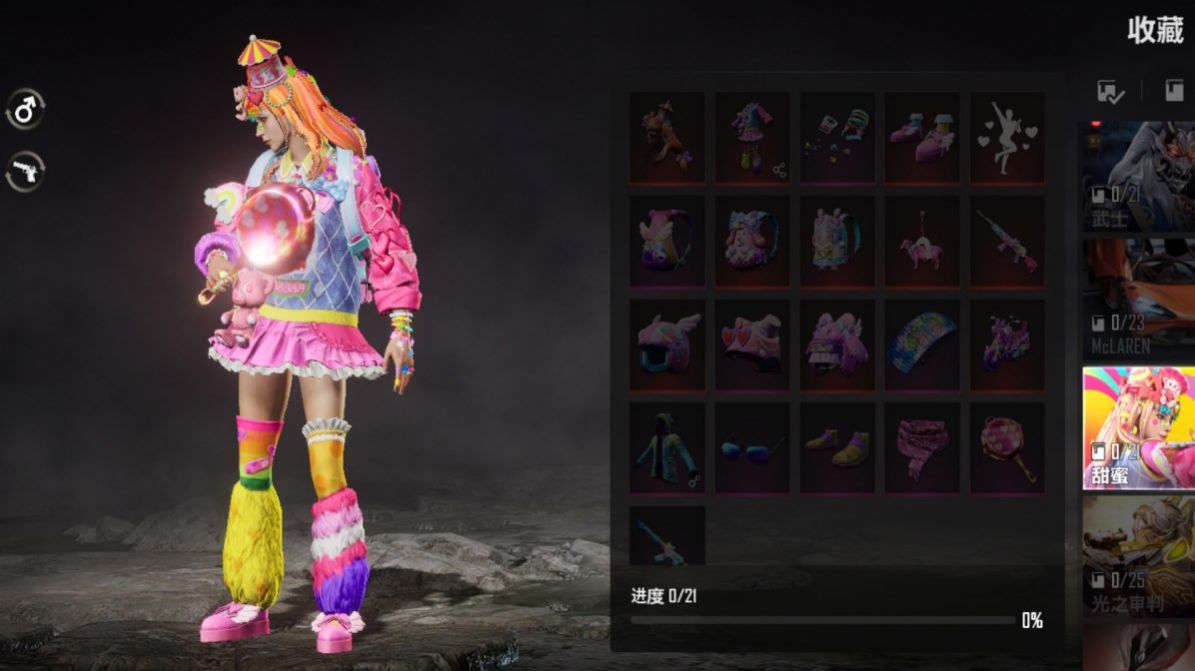The image size is (1195, 671).
Task: Select the orange hair headpiece item
Action: [x=667, y=137]
